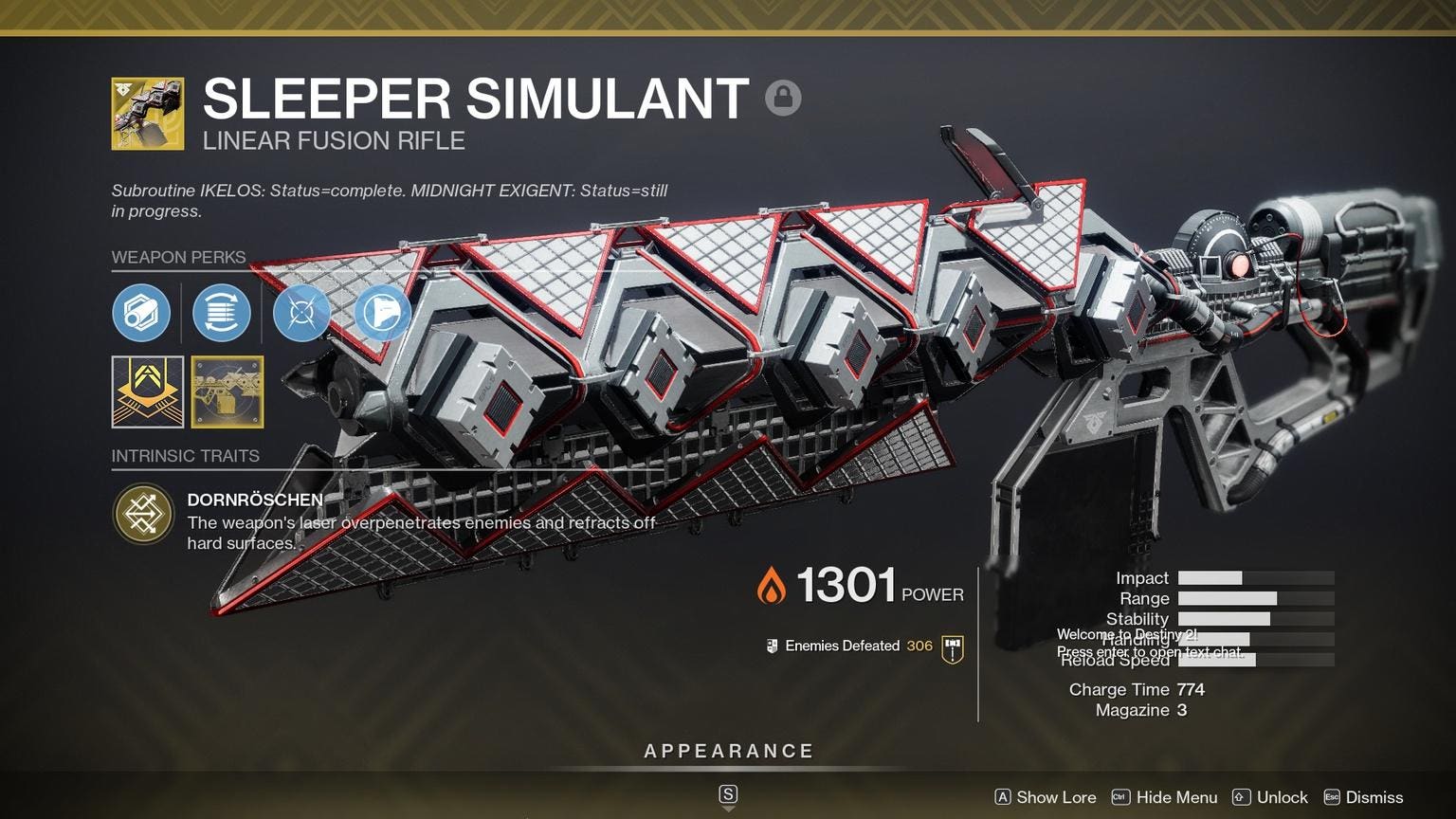Open the masterwork upgrade slot
This screenshot has width=1456, height=819.
click(148, 391)
